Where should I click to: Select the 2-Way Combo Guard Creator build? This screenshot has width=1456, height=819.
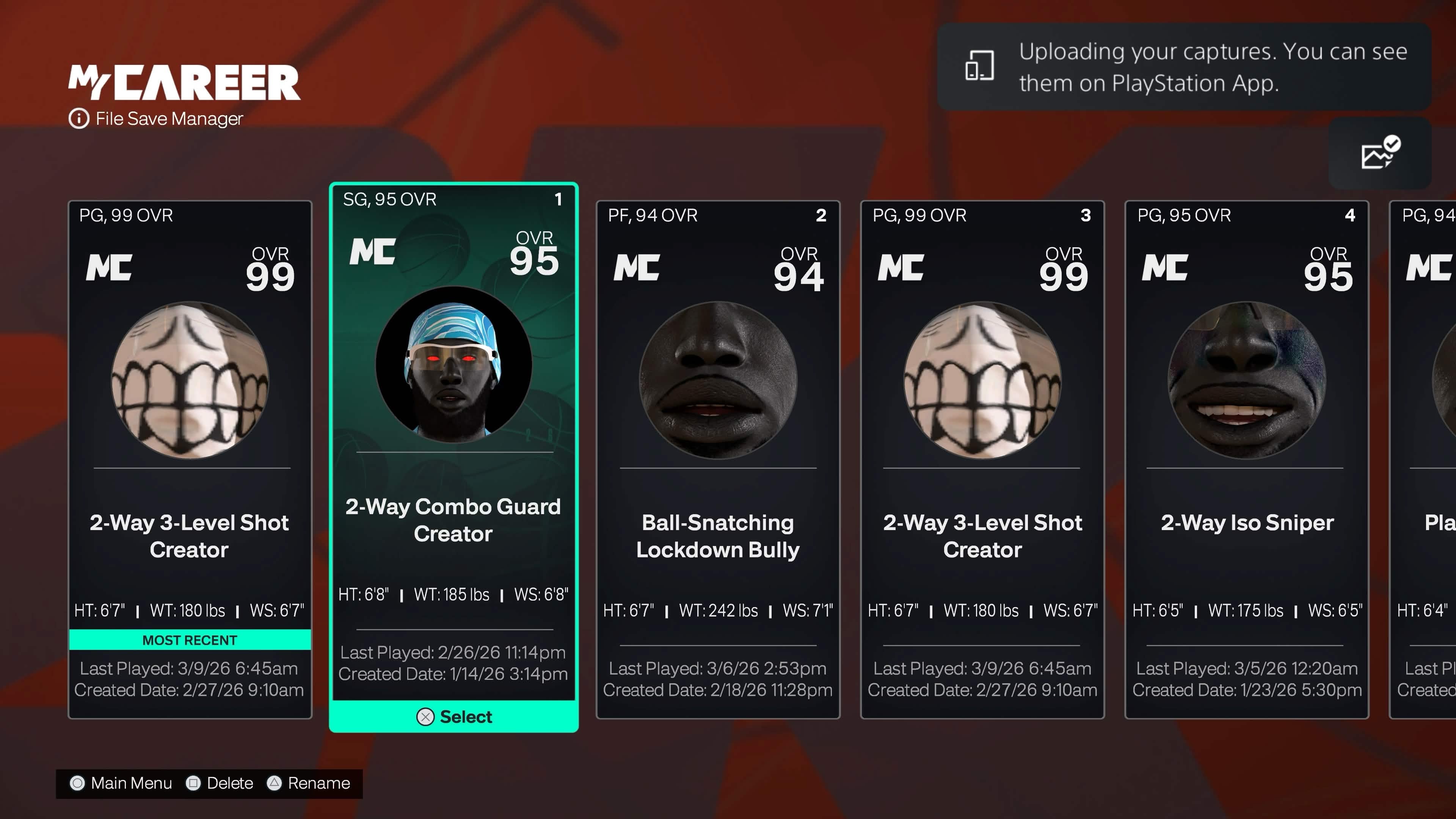pos(453,717)
